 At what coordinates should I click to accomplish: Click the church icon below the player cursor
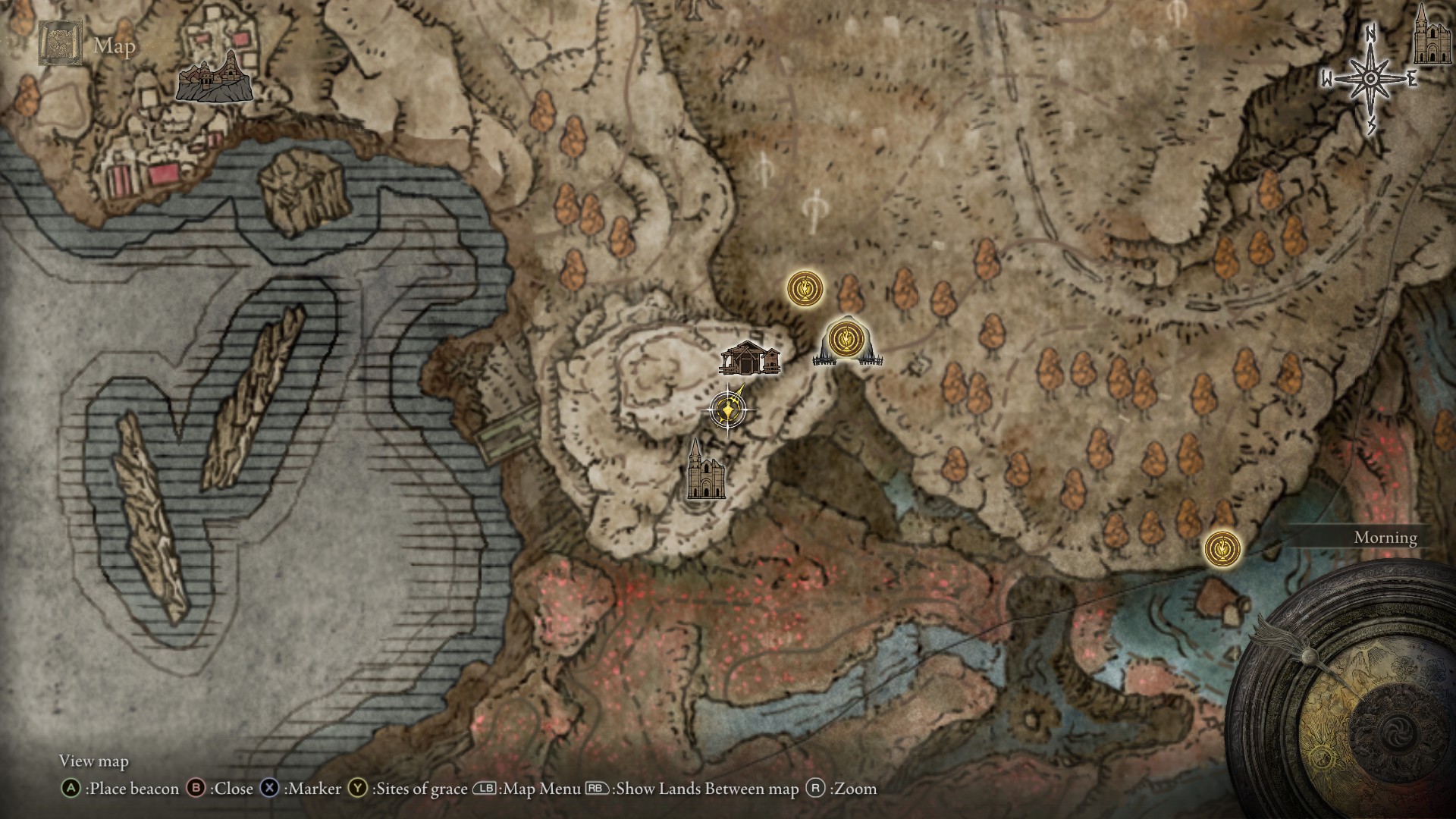point(704,470)
